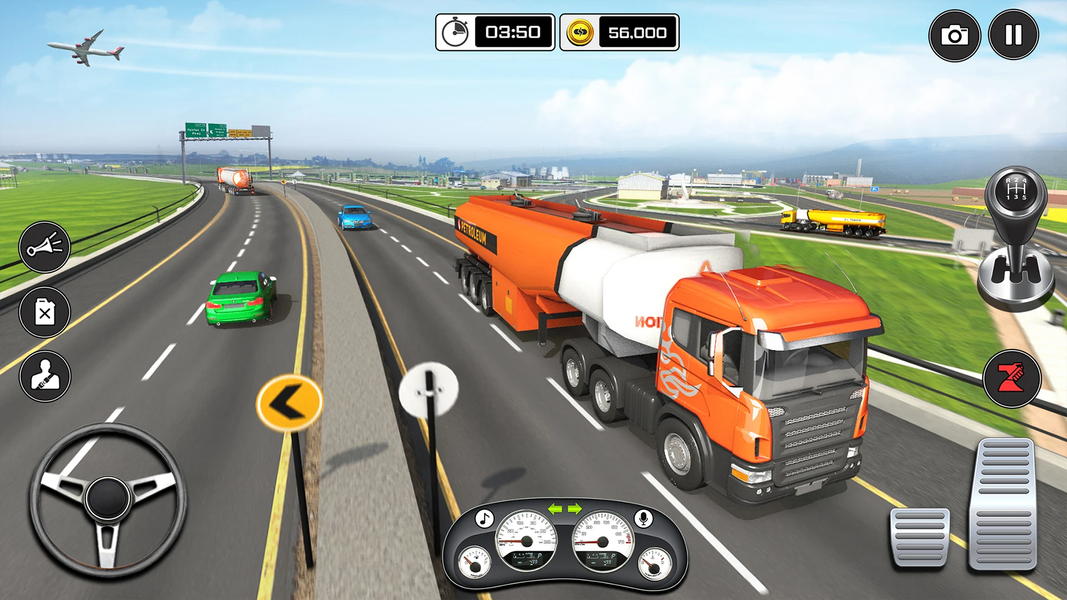Step on the brake pedal
This screenshot has width=1067, height=600.
(x=919, y=536)
